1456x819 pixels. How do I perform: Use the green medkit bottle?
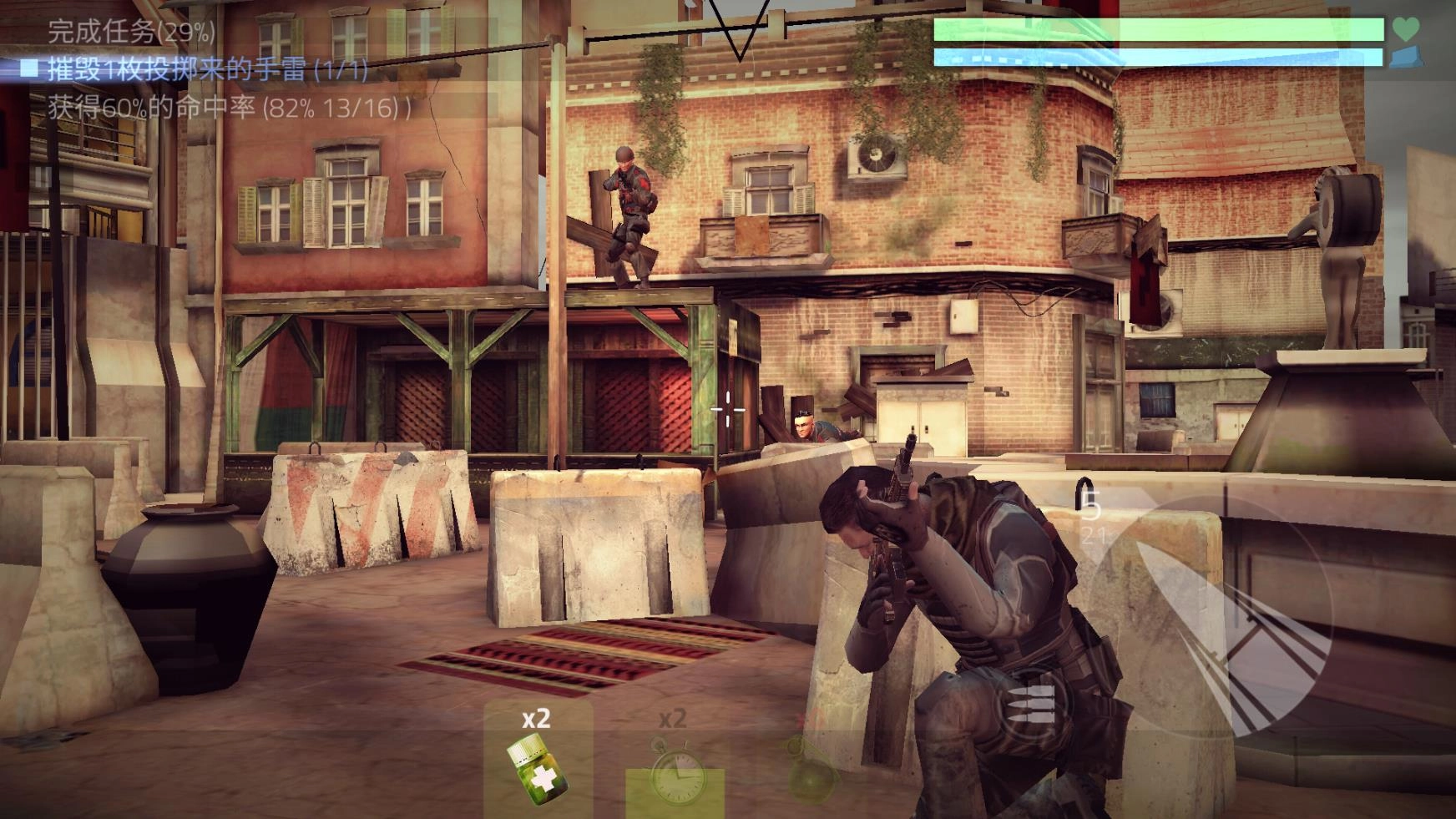tap(534, 771)
